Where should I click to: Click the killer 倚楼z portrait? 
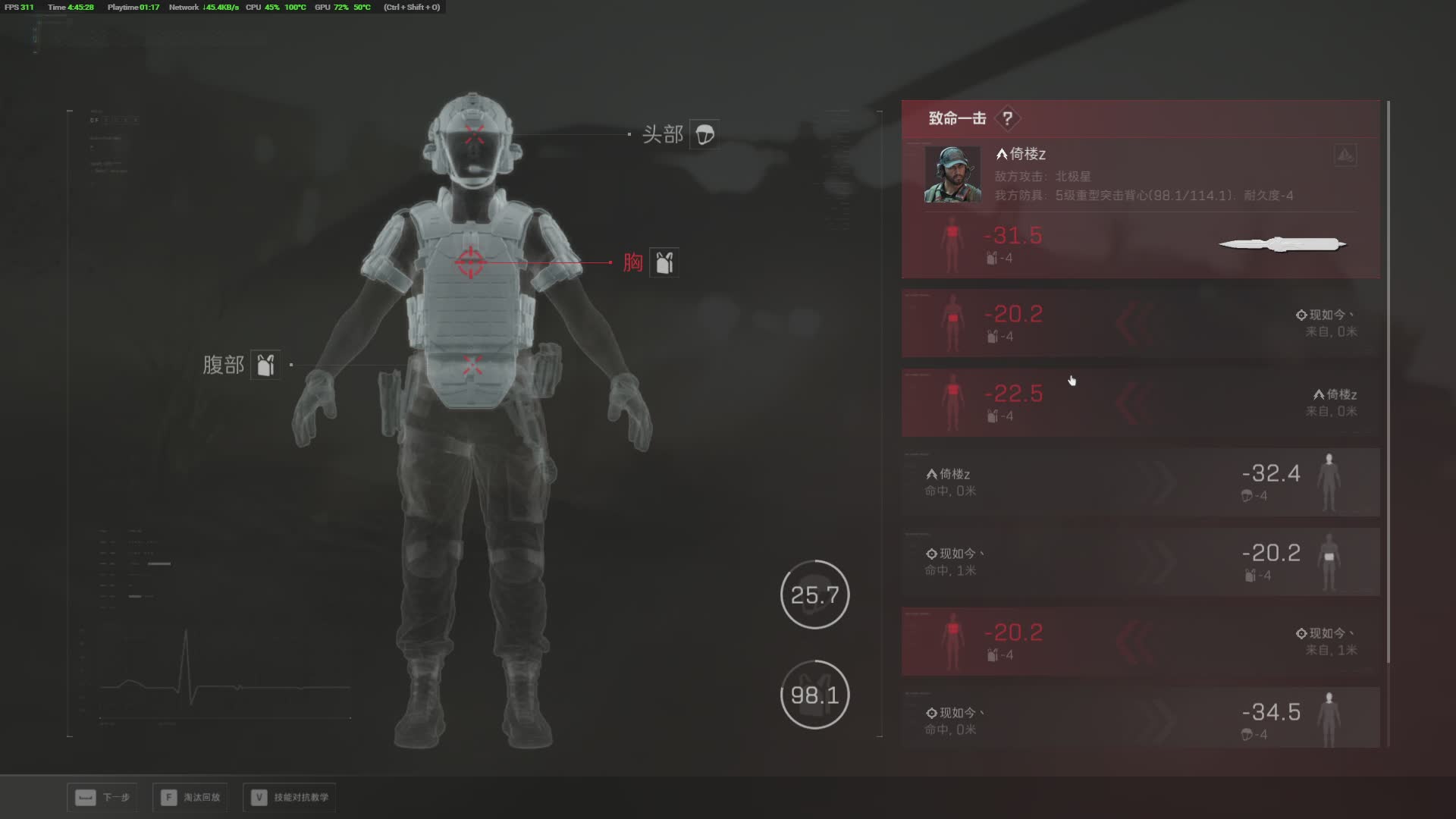952,174
